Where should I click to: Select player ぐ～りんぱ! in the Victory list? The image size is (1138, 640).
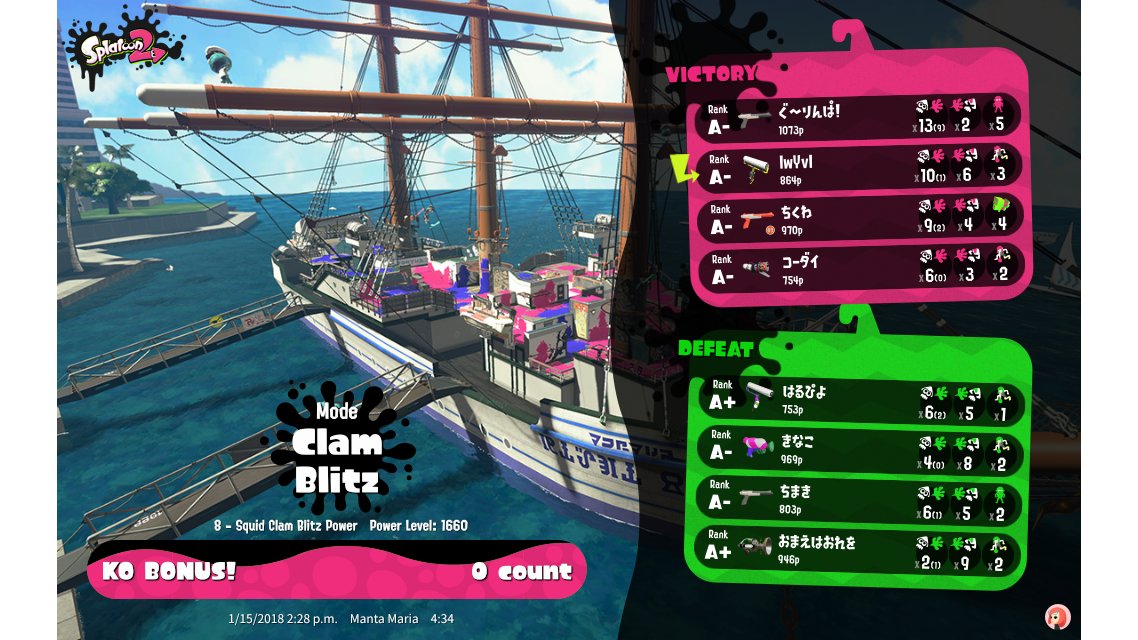[x=860, y=117]
